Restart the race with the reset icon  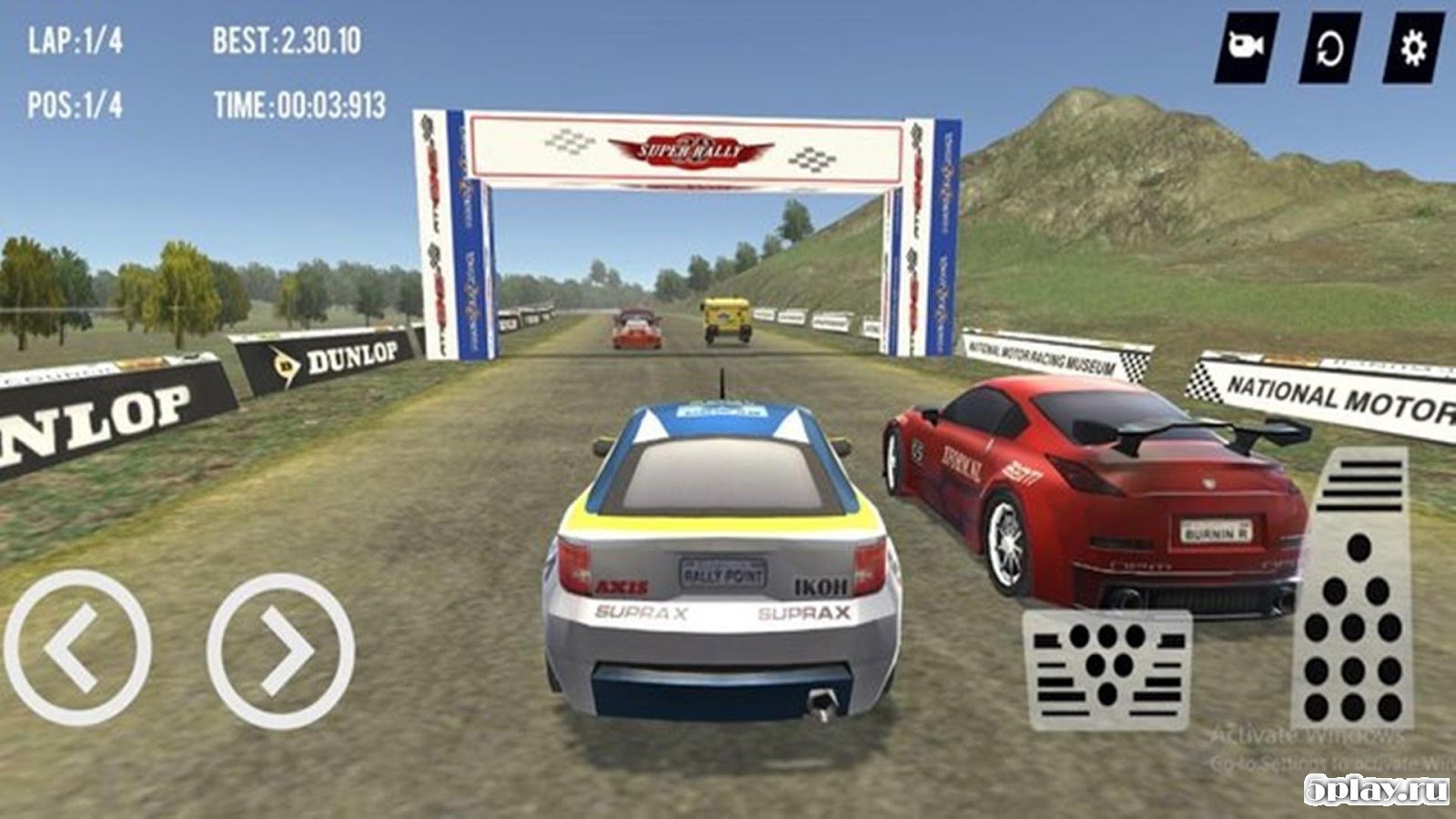pos(1330,46)
